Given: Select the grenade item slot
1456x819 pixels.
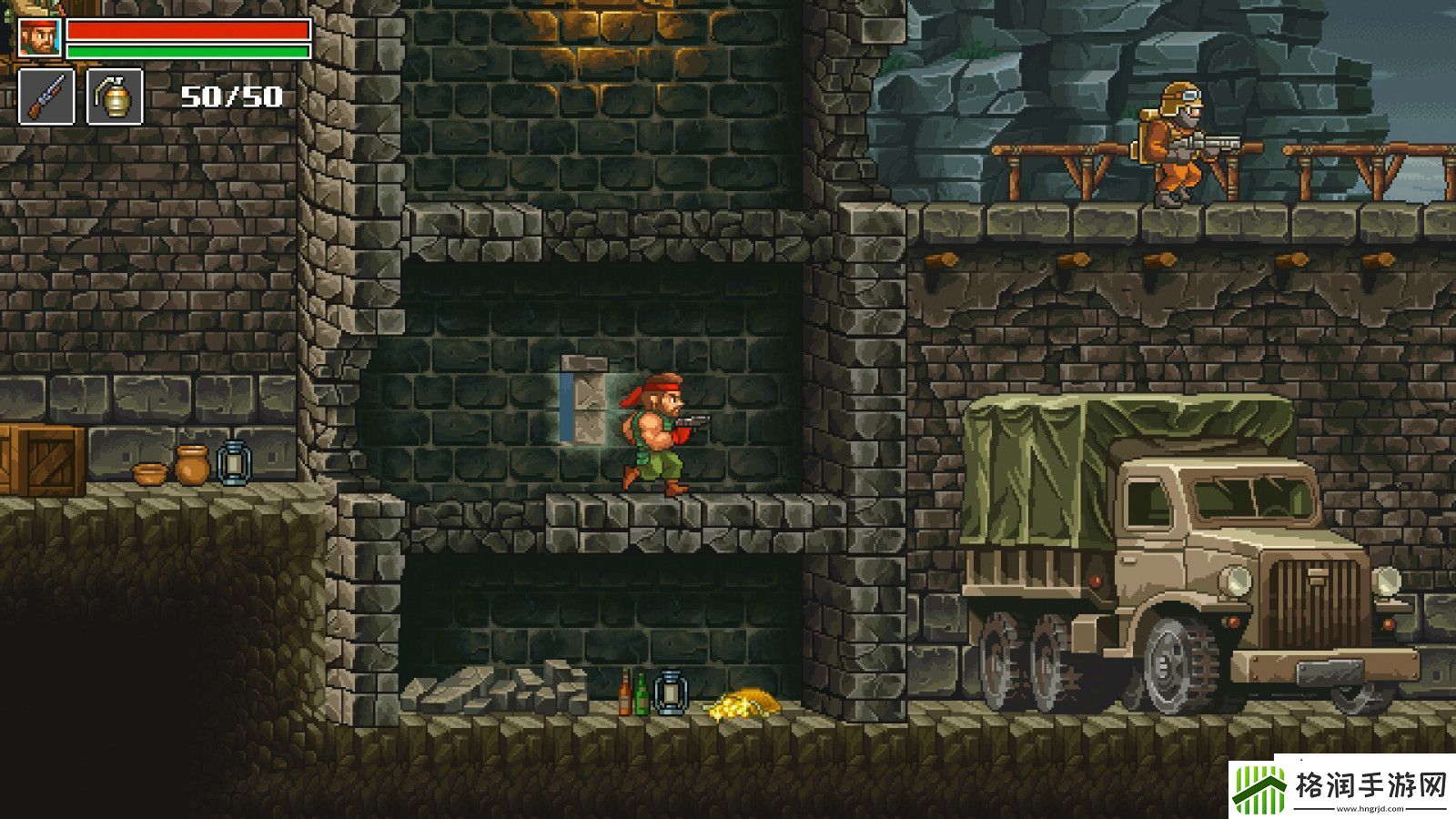Looking at the screenshot, I should click(115, 96).
